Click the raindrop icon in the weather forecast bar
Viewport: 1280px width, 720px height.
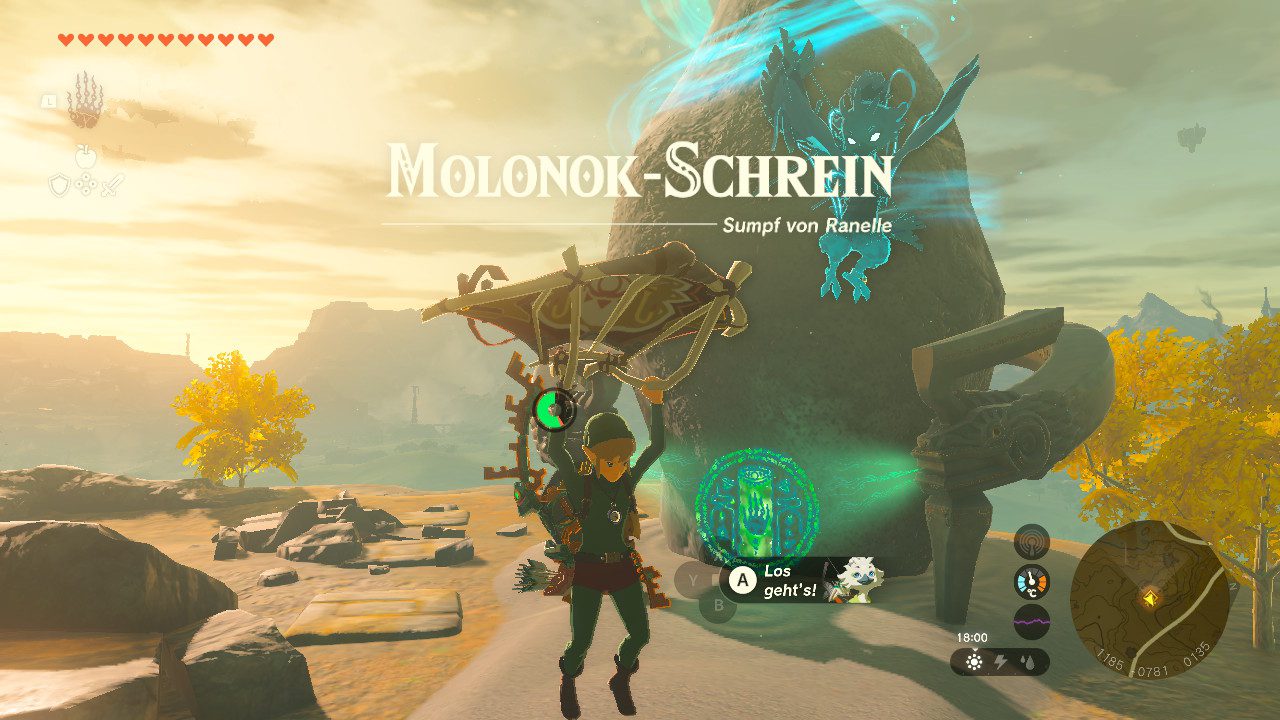click(x=1027, y=661)
